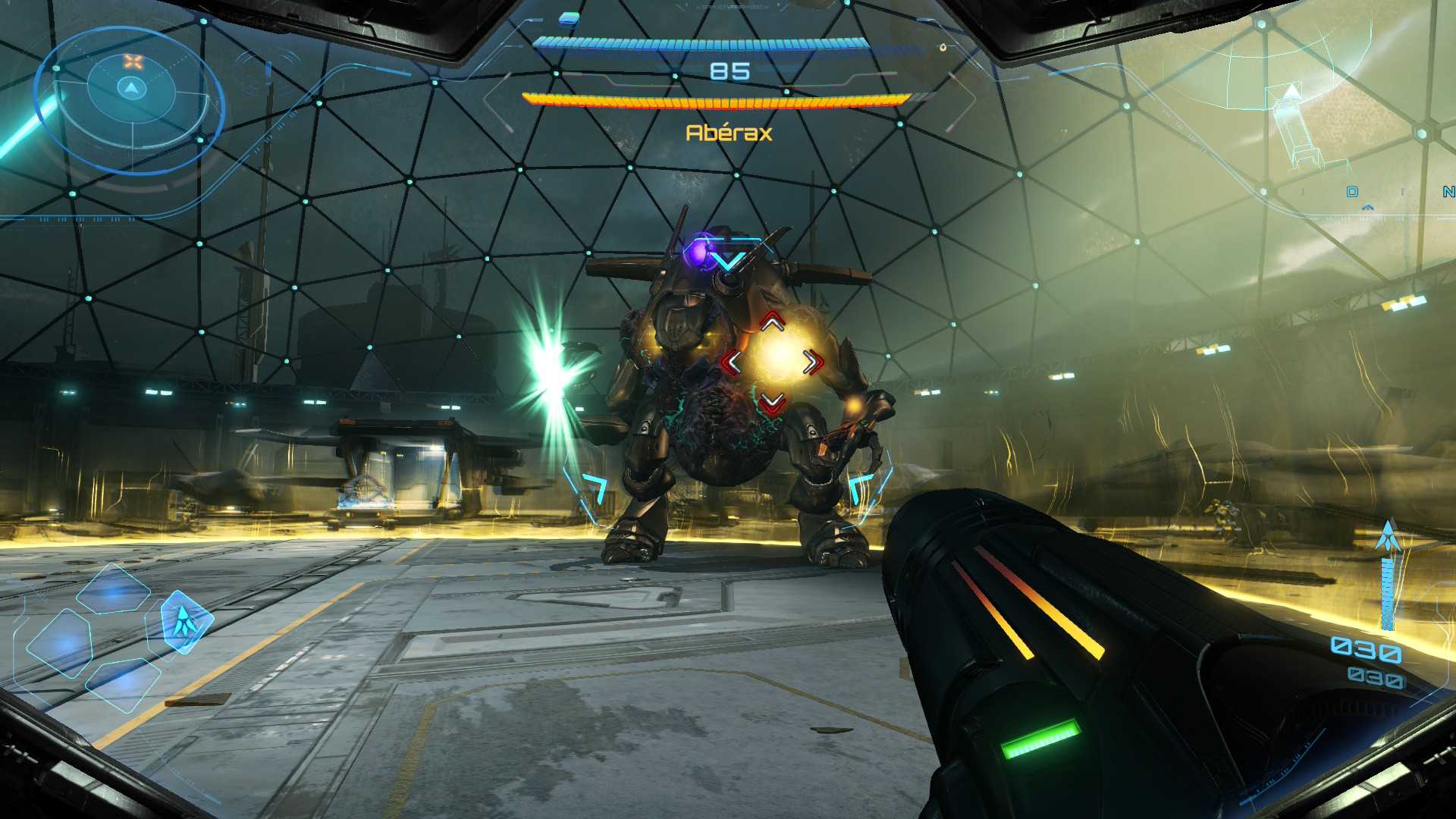Click the circular radar display
Viewport: 1456px width, 819px height.
coord(130,100)
